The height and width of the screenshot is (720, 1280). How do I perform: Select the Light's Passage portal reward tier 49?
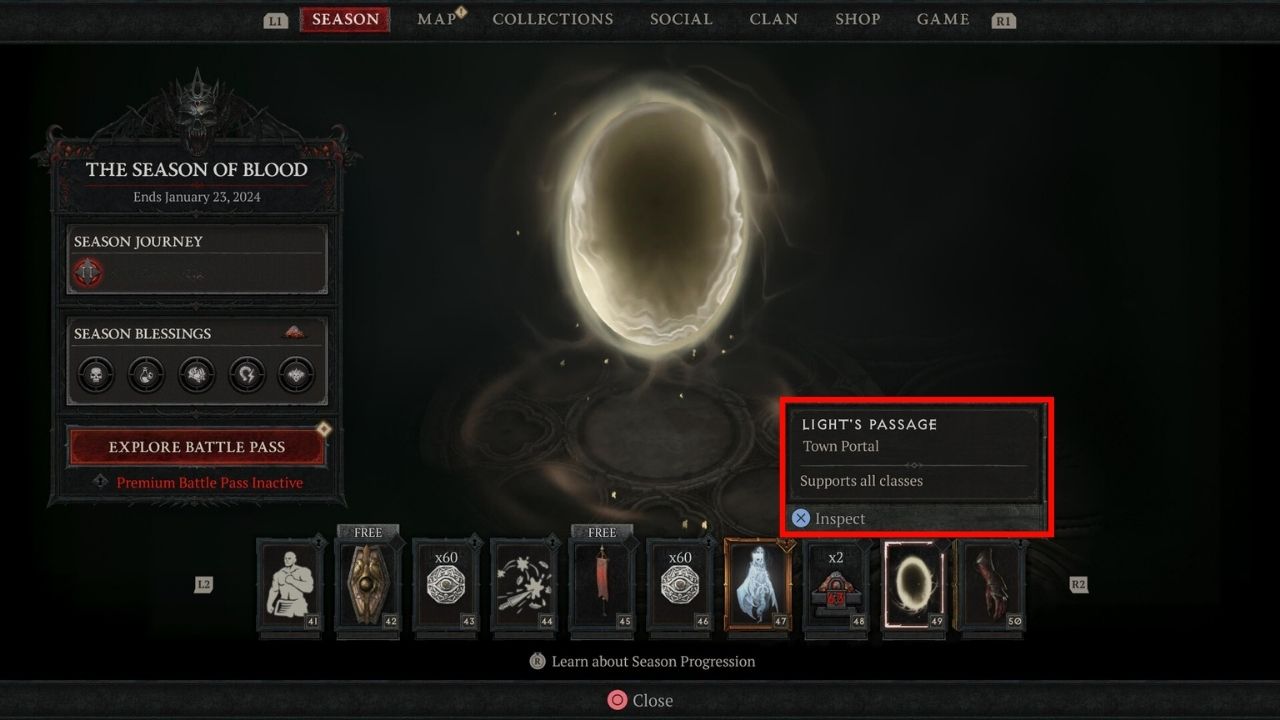tap(913, 584)
